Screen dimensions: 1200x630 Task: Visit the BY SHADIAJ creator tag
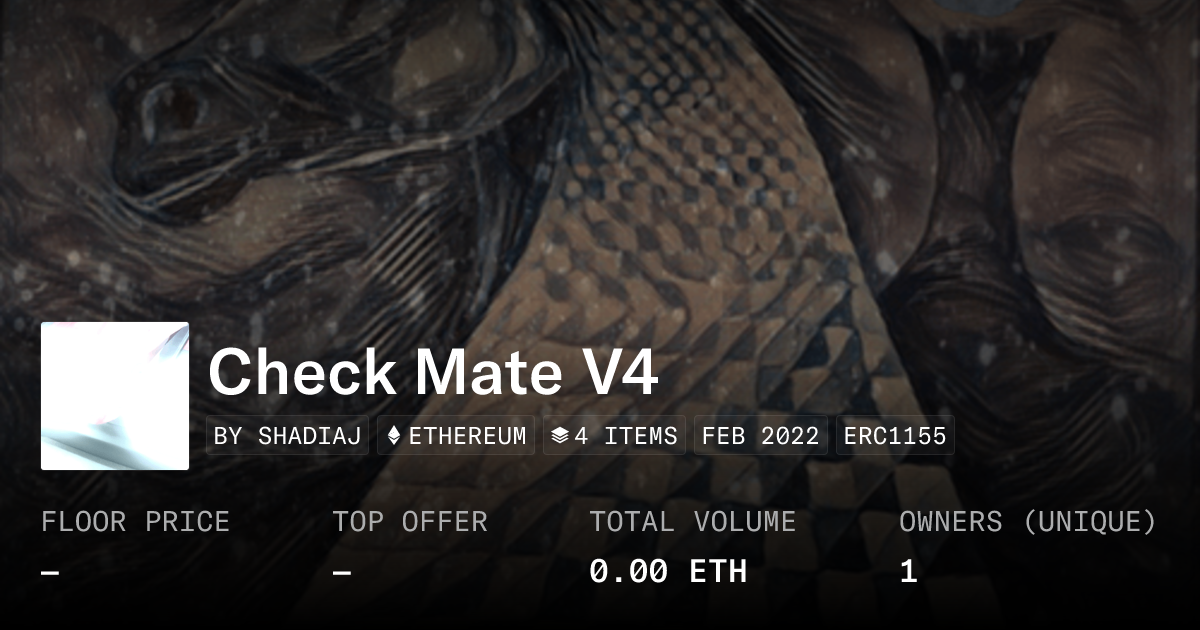click(288, 436)
